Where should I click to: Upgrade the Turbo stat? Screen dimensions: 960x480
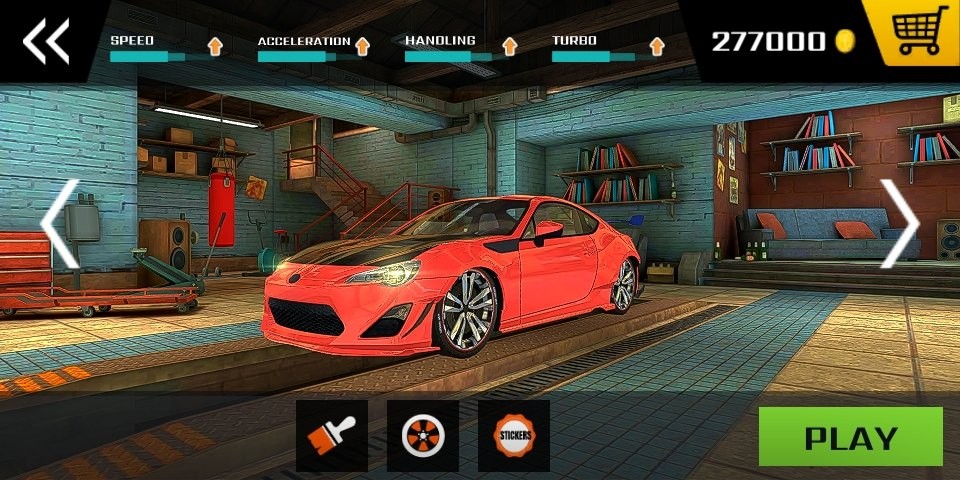(657, 45)
